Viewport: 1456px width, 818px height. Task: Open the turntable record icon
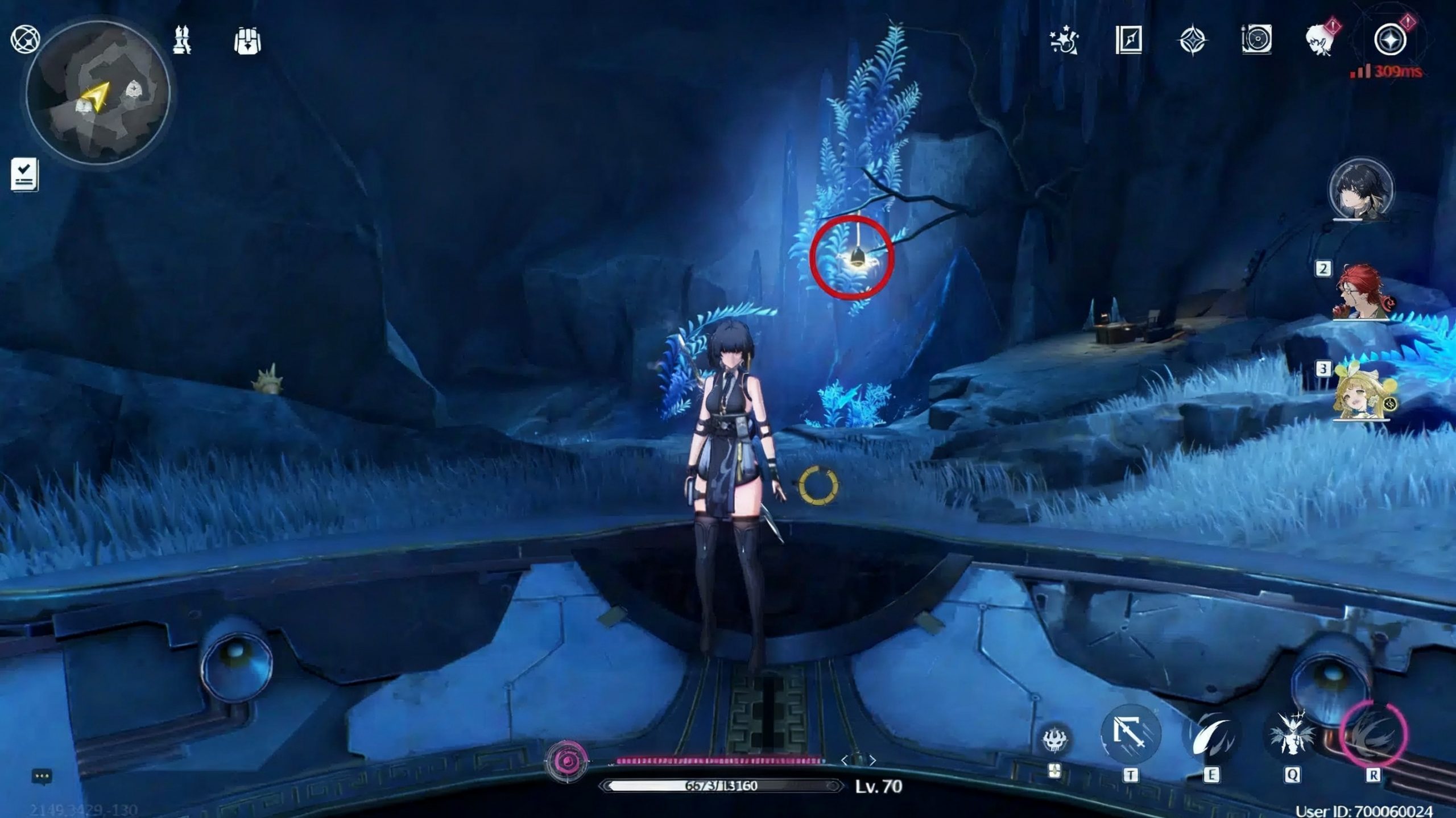pyautogui.click(x=1256, y=40)
